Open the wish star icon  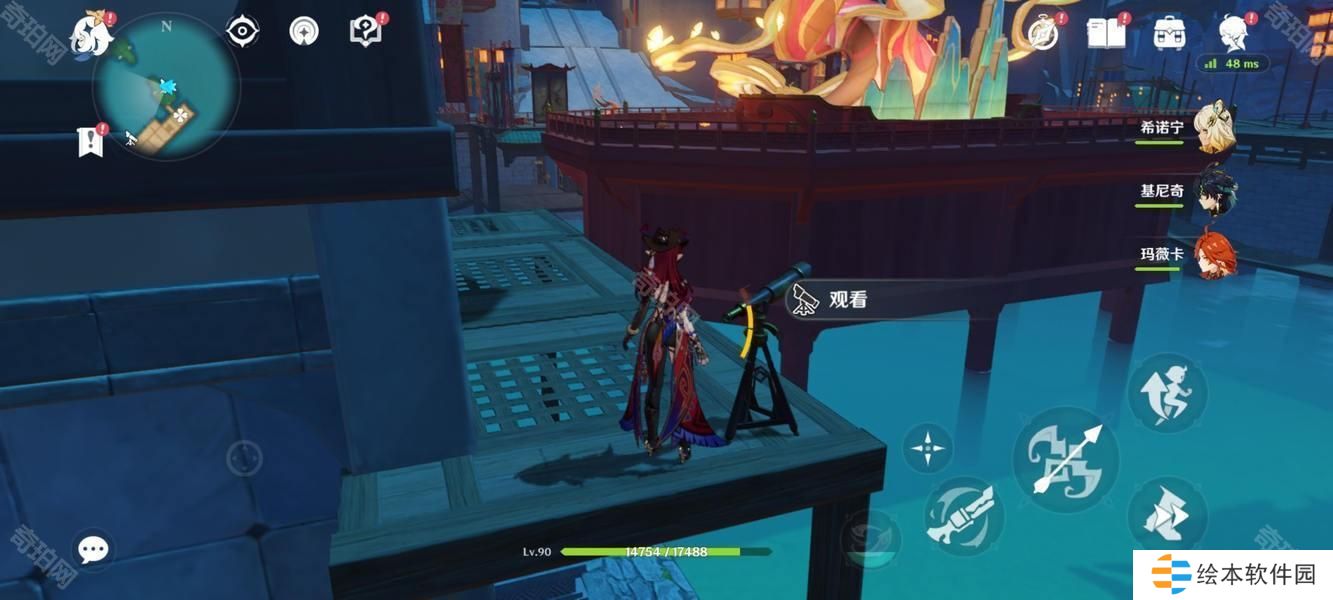304,32
